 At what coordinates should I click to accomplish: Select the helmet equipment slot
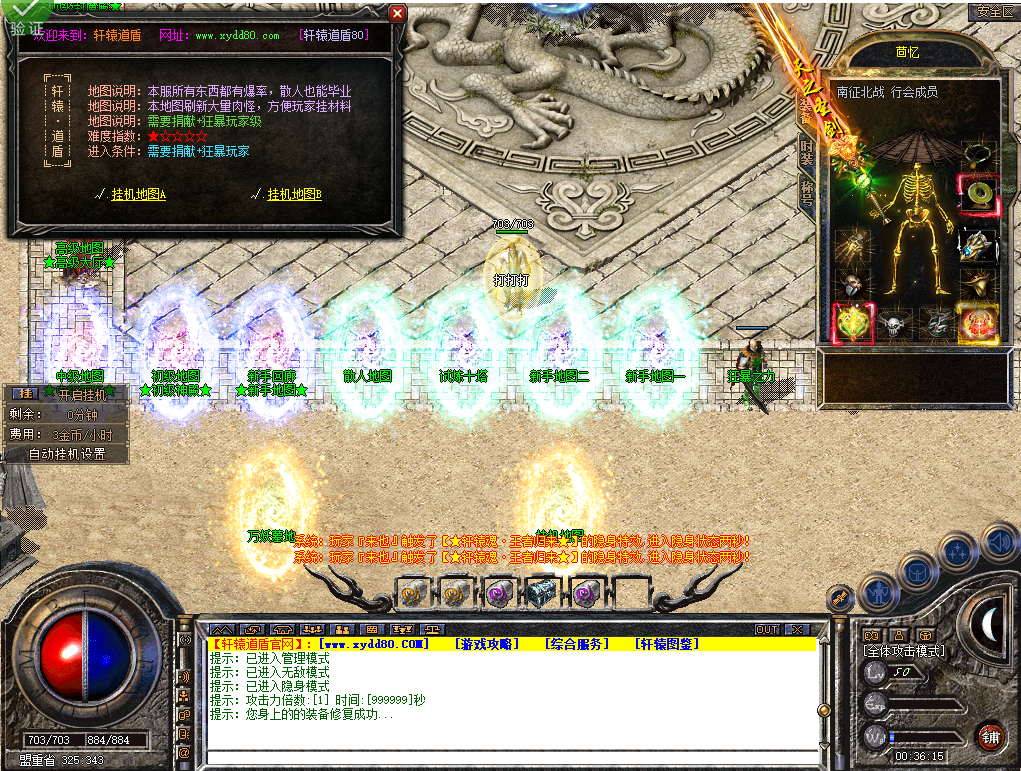(852, 285)
